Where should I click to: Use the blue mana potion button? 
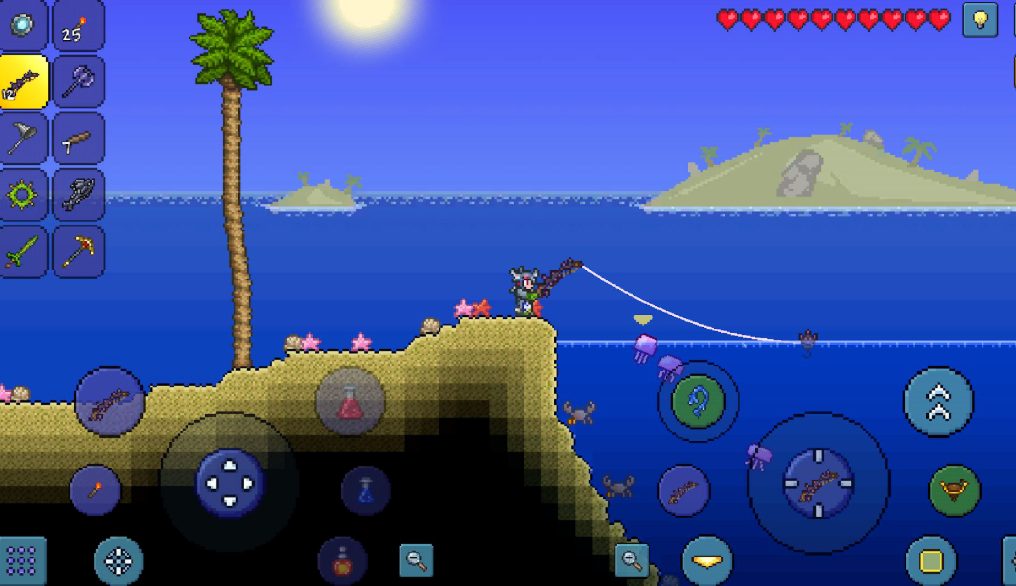tap(365, 491)
